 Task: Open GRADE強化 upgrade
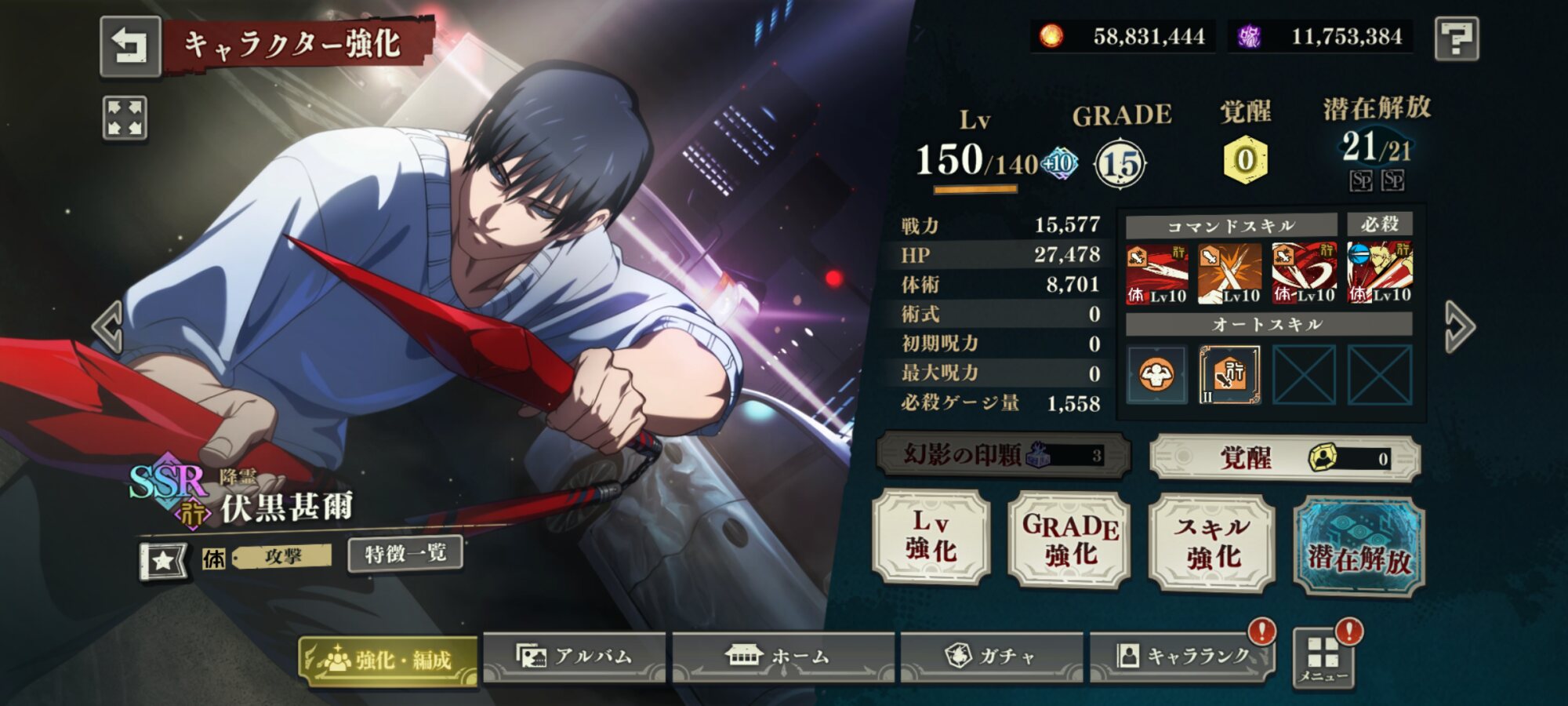1070,540
